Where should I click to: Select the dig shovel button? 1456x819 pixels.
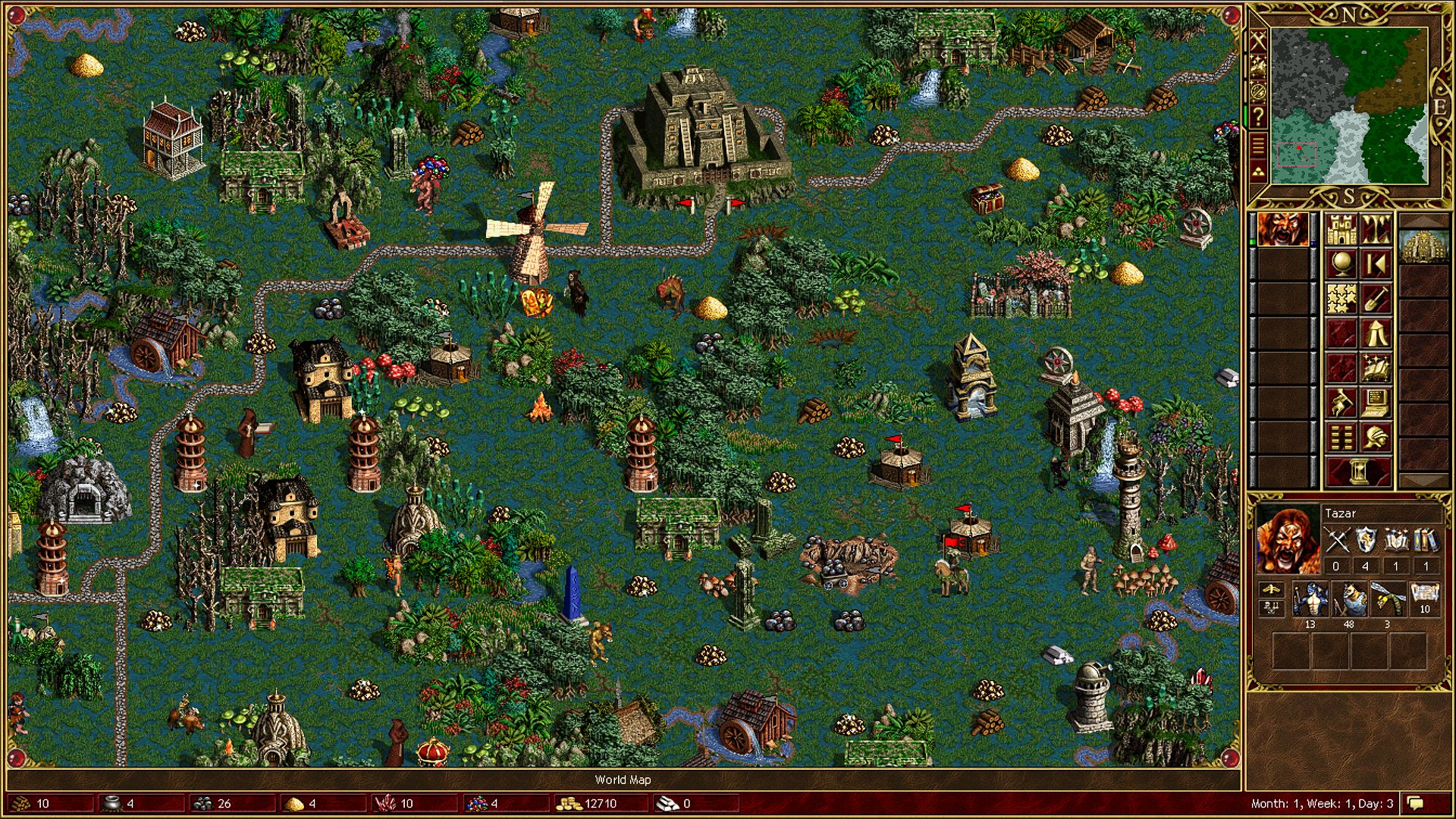click(x=1376, y=299)
